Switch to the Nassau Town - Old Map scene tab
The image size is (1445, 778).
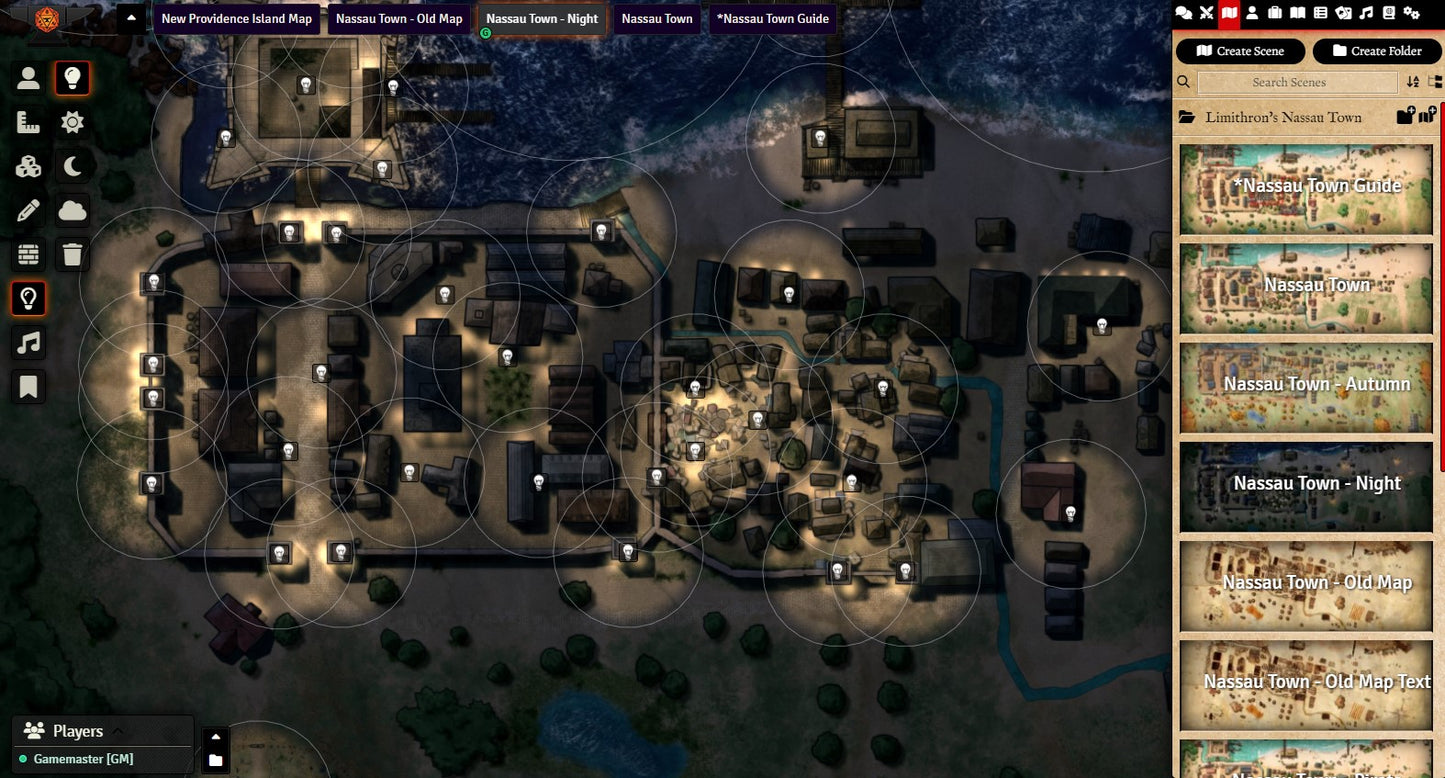coord(399,19)
